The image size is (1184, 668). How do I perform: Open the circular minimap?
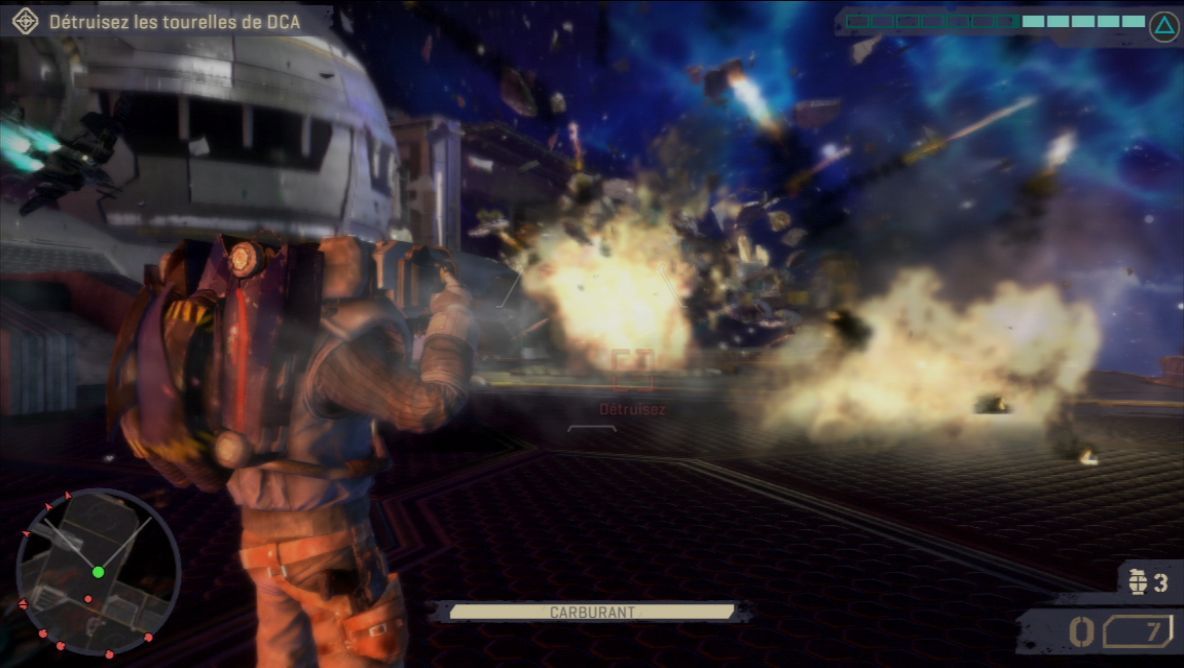(98, 572)
